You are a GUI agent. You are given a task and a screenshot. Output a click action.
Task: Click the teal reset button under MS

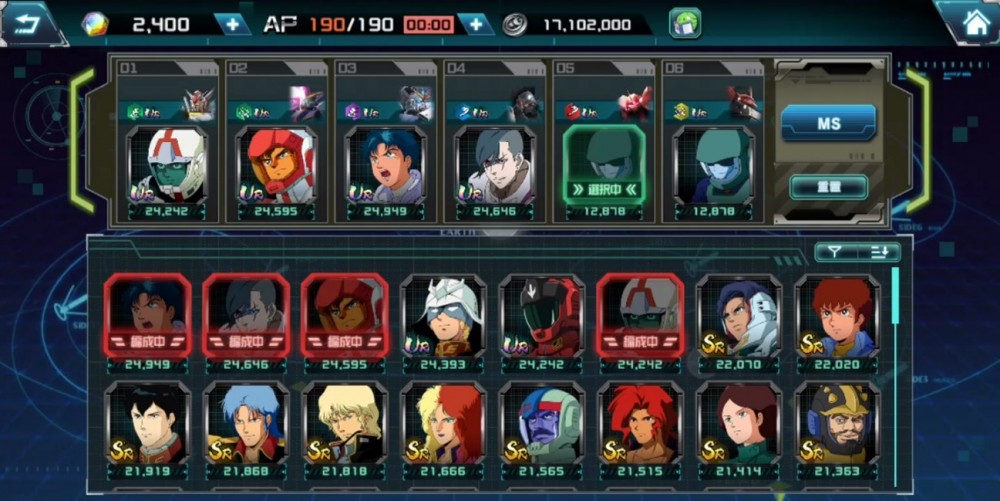click(x=828, y=186)
